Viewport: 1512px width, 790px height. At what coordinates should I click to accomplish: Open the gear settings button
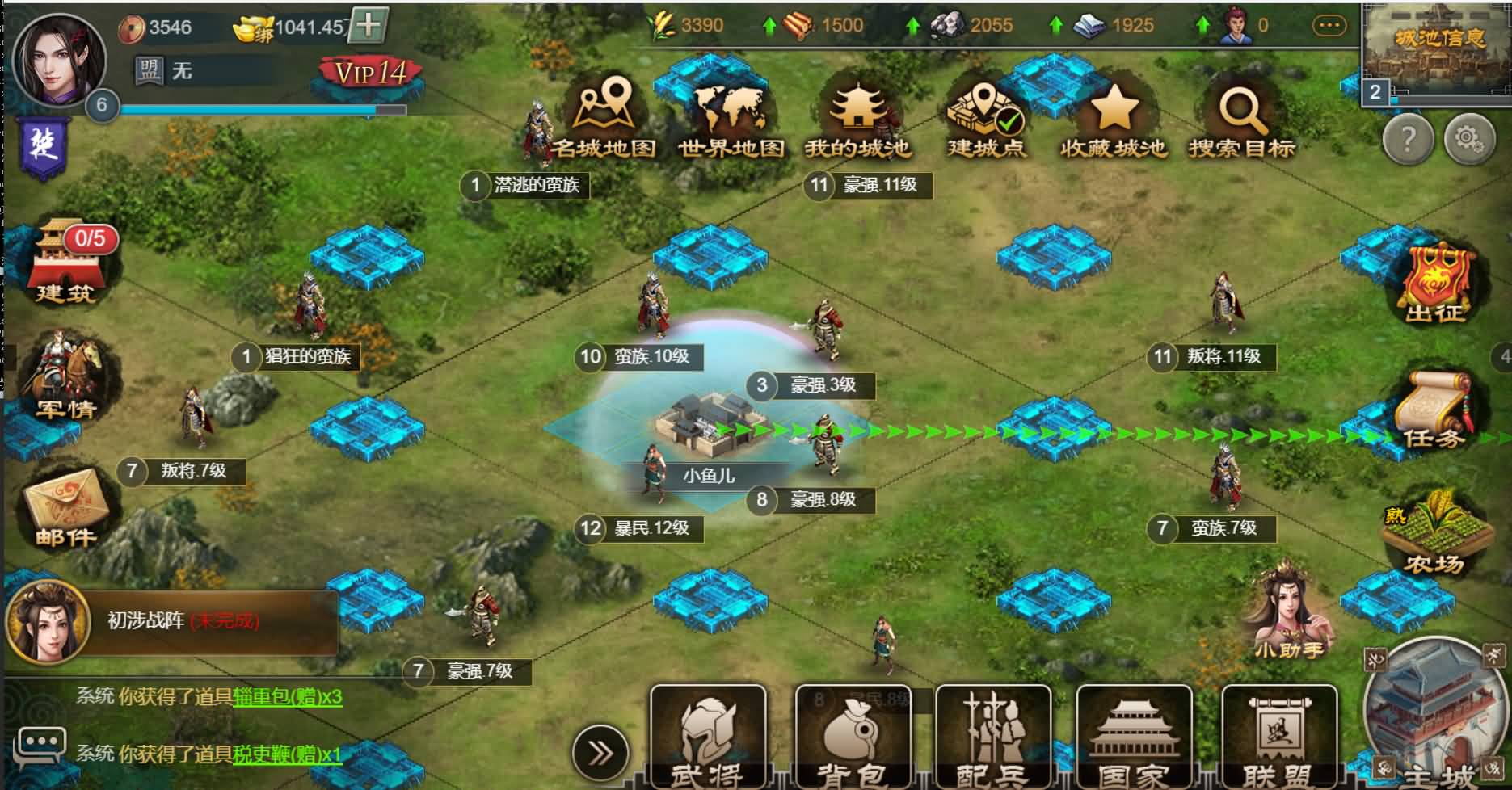[x=1469, y=141]
